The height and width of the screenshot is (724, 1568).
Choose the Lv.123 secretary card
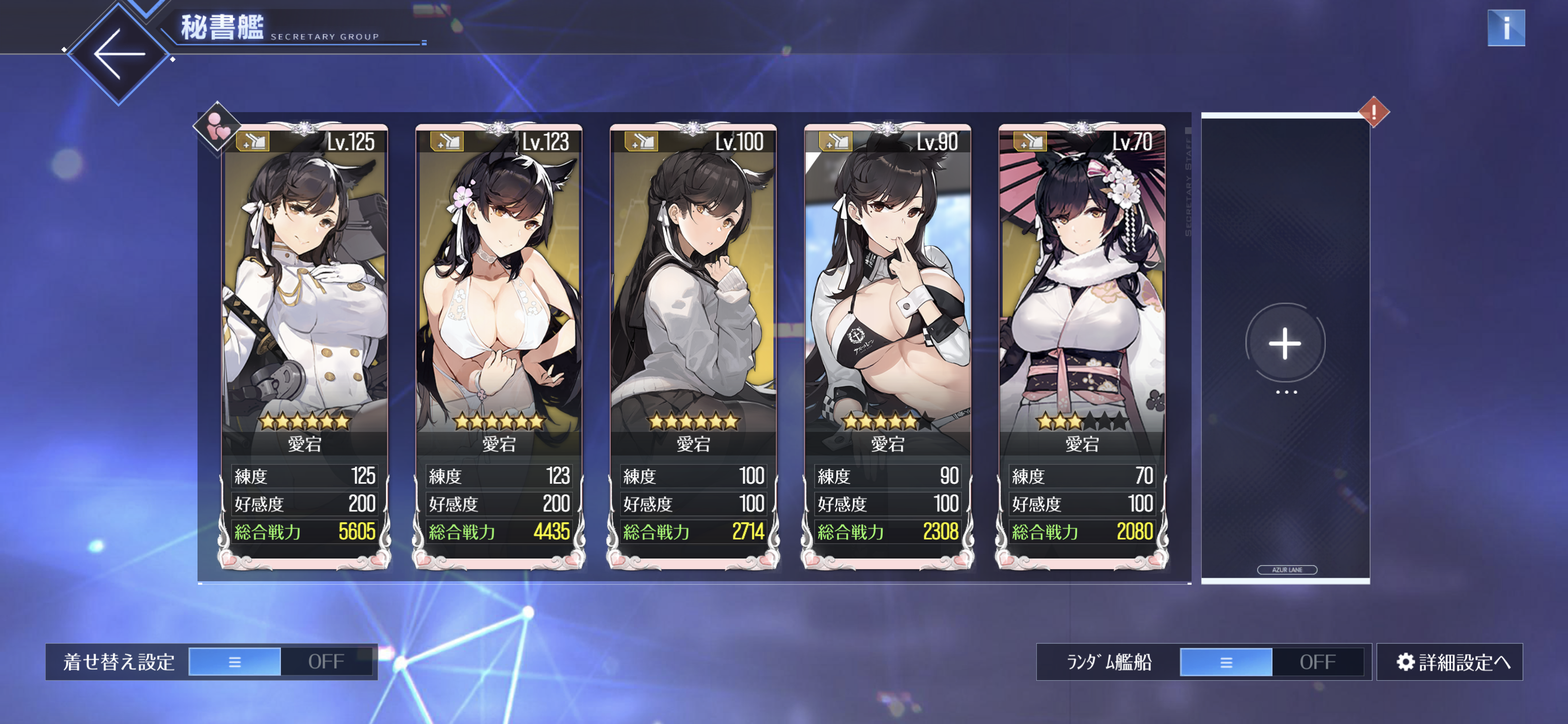pos(499,341)
